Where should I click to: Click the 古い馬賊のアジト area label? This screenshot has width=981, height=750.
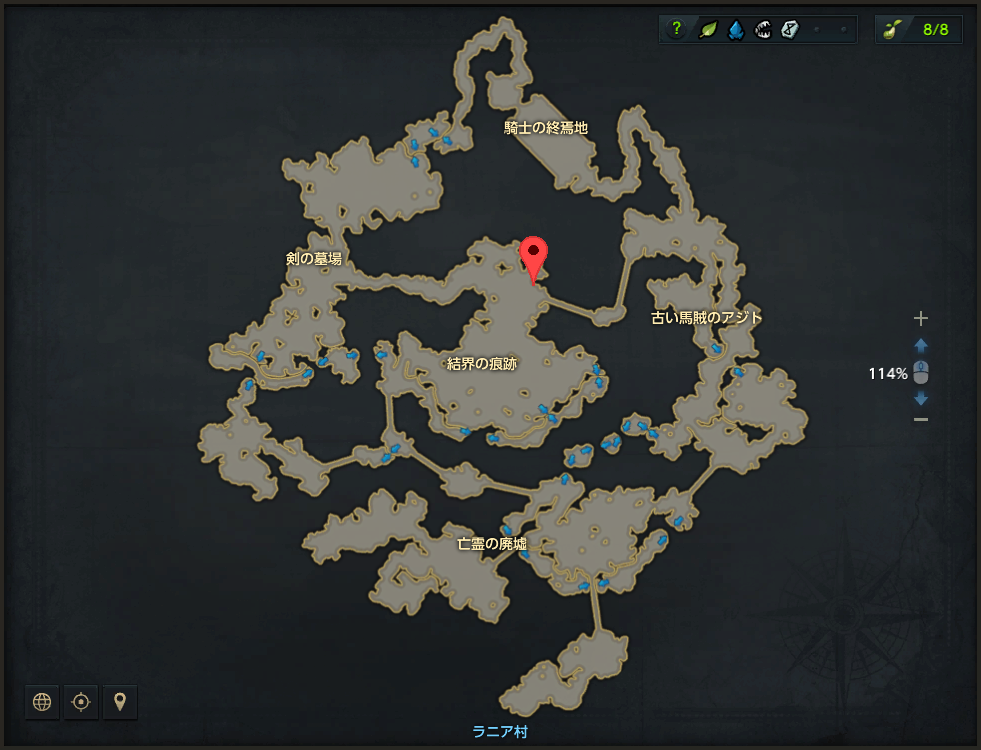707,318
